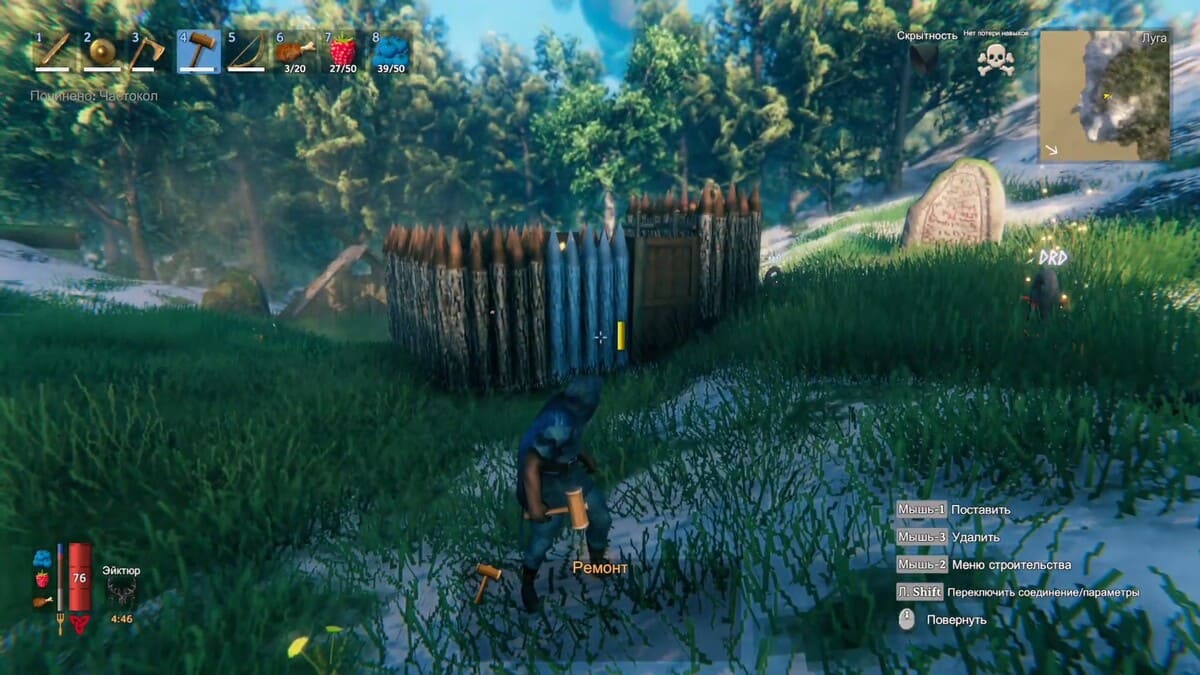The width and height of the screenshot is (1200, 675).
Task: Equip the round shield from the hotbar
Action: point(102,51)
